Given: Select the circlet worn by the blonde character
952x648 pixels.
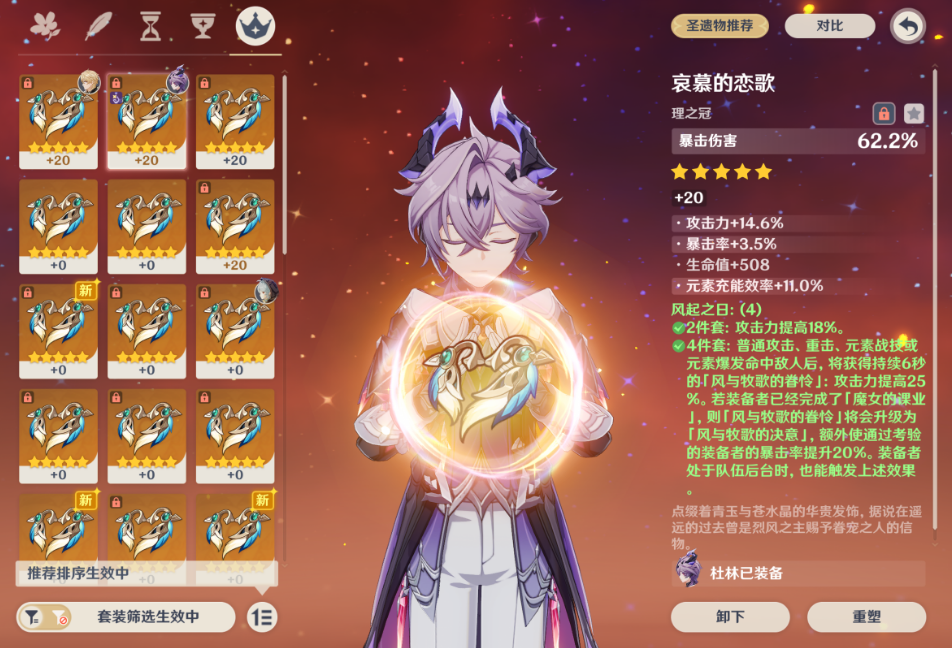Looking at the screenshot, I should [58, 120].
